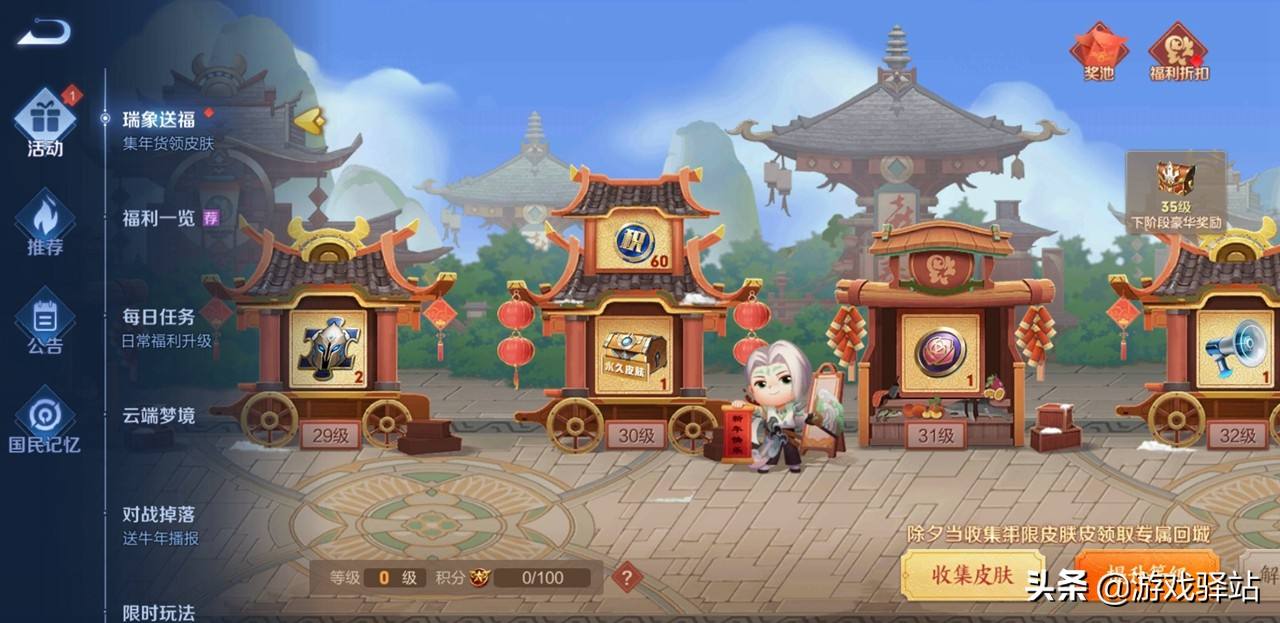The width and height of the screenshot is (1280, 623).
Task: Open the 奖池 prize pool
Action: click(1099, 52)
